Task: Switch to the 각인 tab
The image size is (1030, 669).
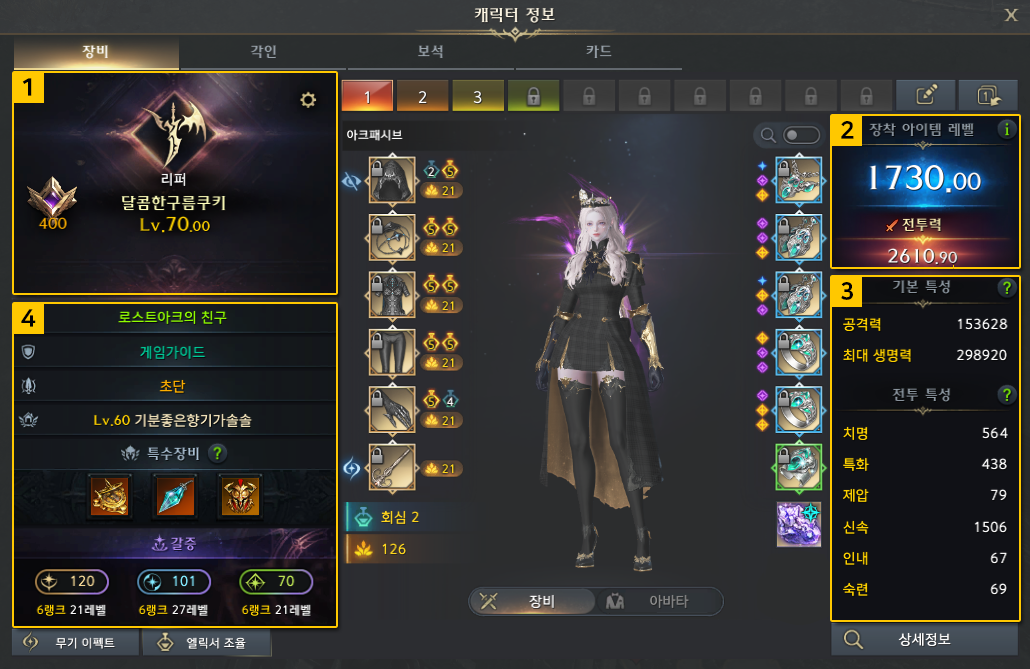Action: (264, 52)
